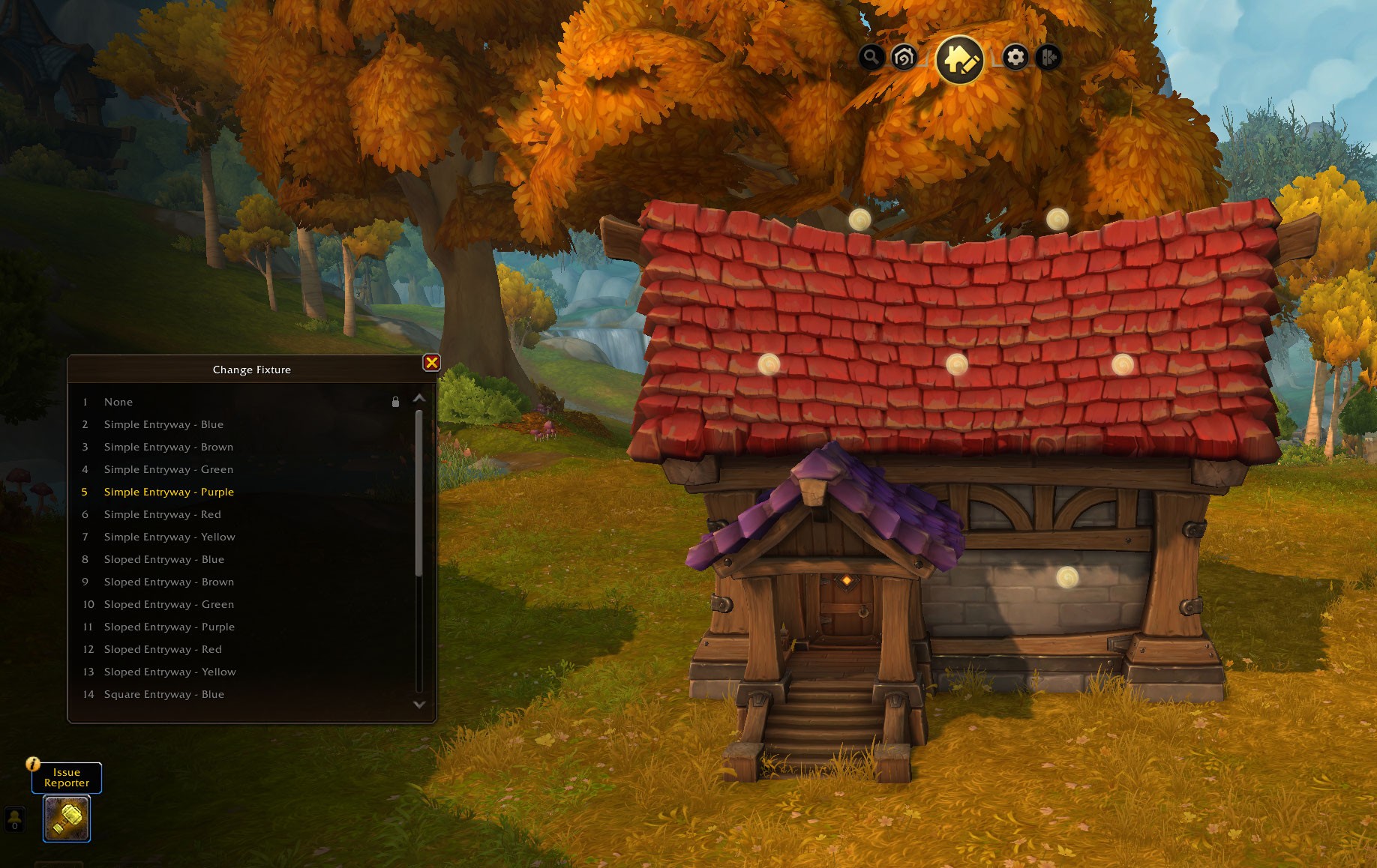This screenshot has width=1377, height=868.
Task: Open the Issue Reporter
Action: pos(67,777)
